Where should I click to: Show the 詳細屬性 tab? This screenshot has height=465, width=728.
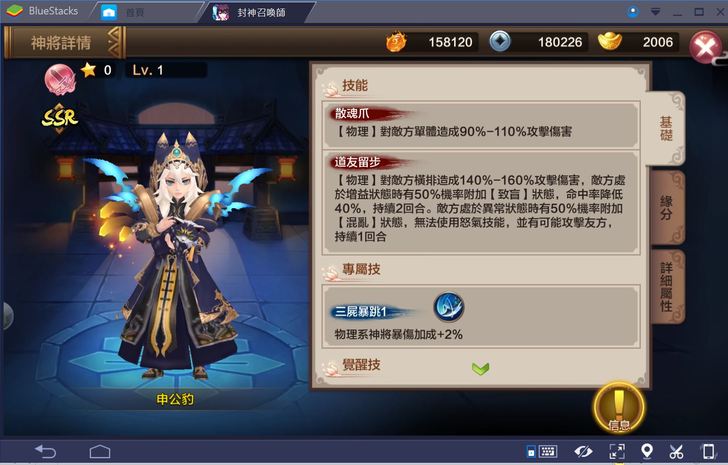point(665,287)
